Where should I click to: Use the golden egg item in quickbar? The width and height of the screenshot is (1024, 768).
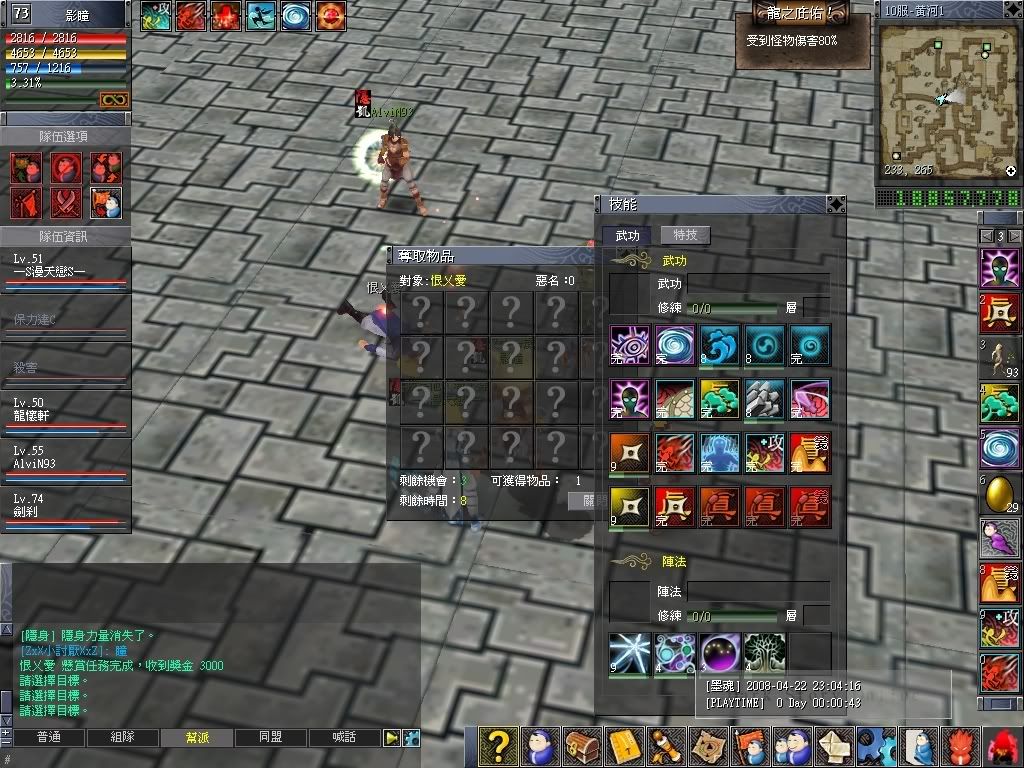[999, 494]
